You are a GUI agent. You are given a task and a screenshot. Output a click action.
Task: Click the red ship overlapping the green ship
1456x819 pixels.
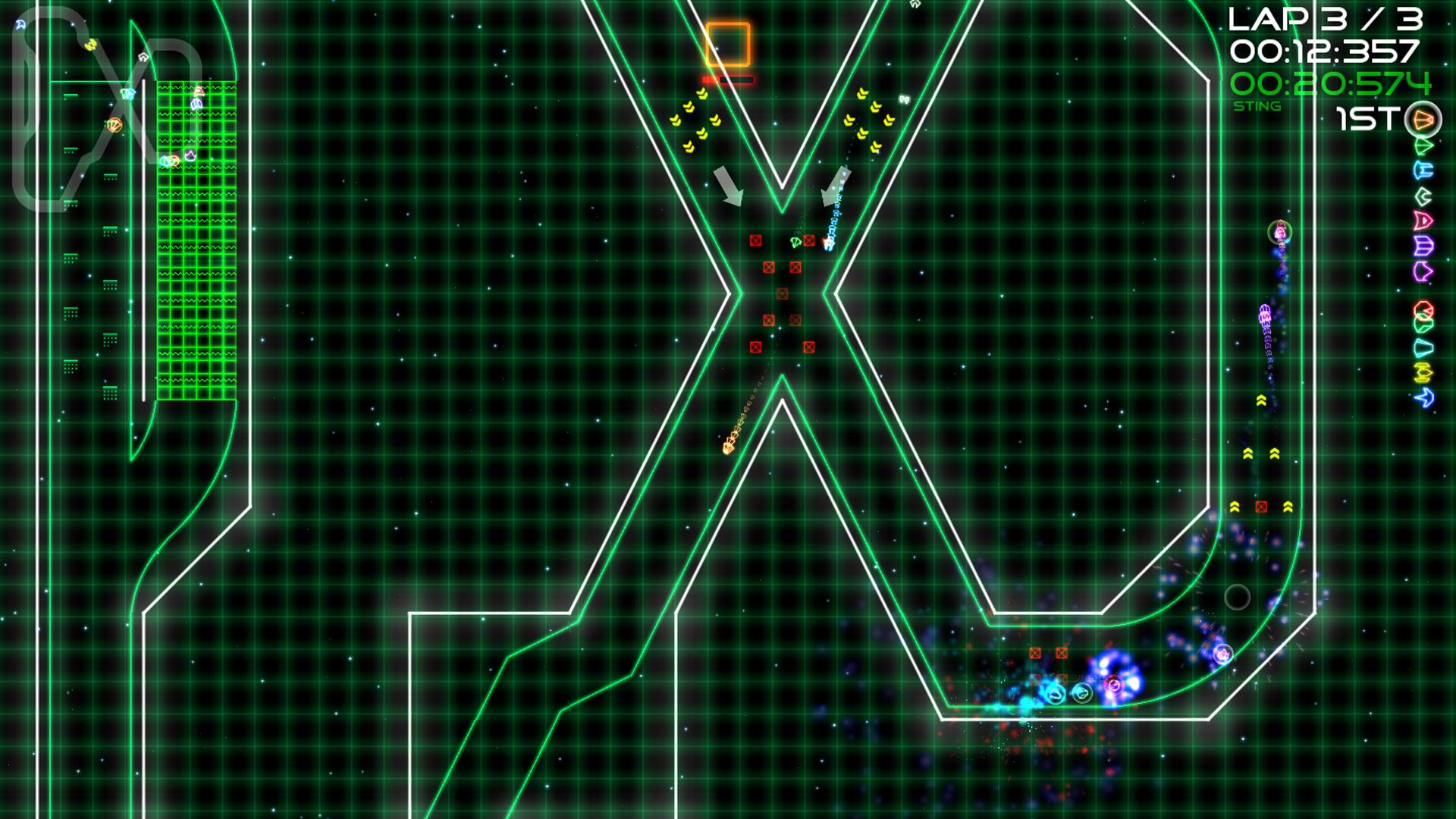1422,307
